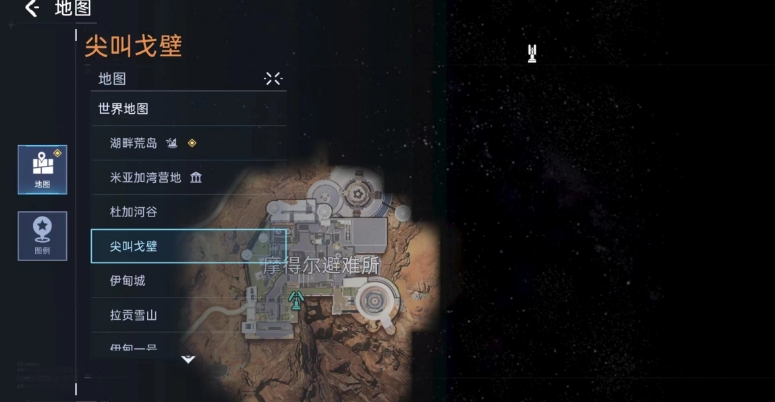Go back using the top-left arrow

(32, 9)
